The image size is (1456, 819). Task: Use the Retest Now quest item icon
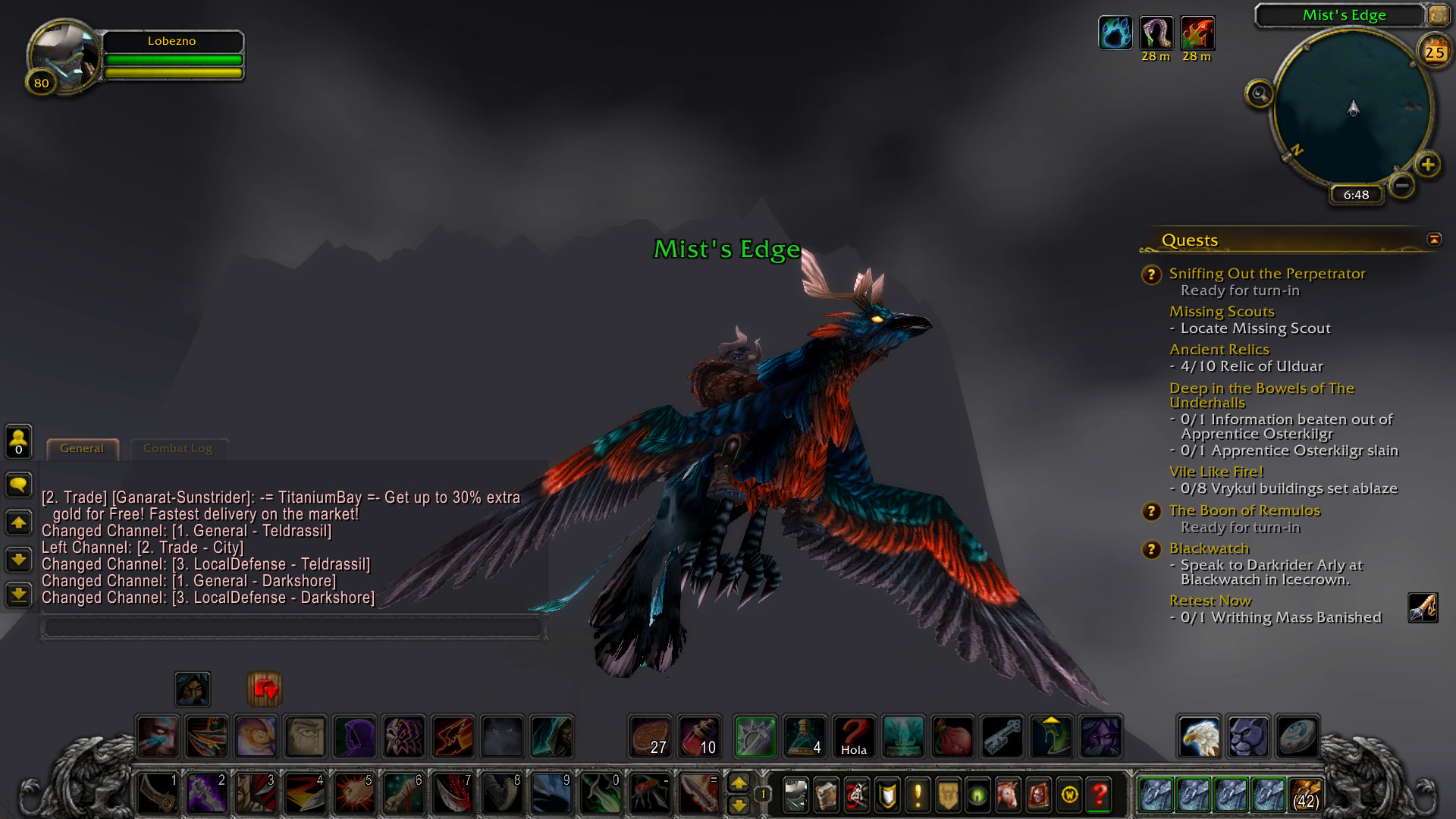click(x=1423, y=608)
